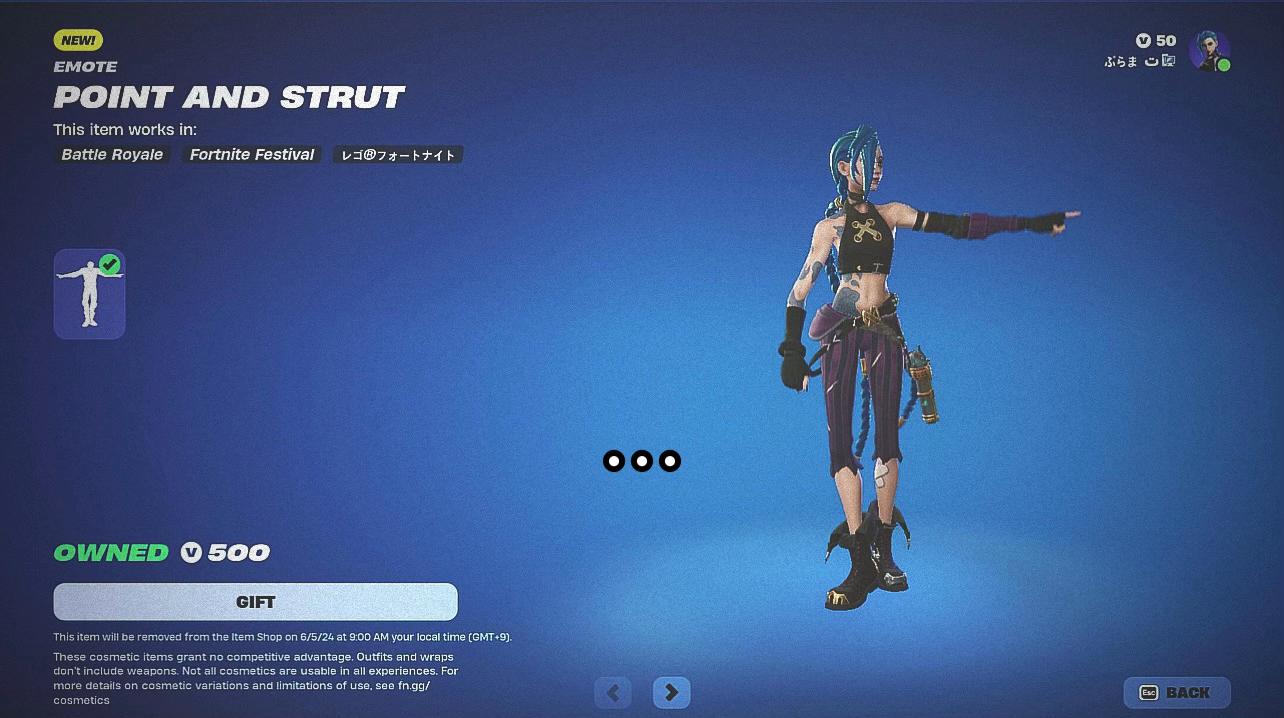Image resolution: width=1284 pixels, height=718 pixels.
Task: Select the Fortnite Festival tag
Action: [x=252, y=155]
